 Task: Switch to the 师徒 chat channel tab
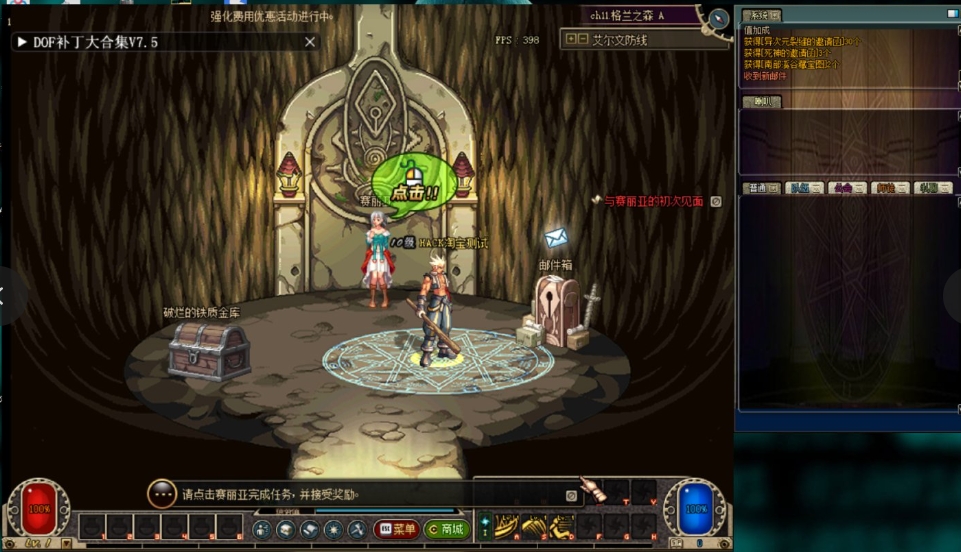890,188
